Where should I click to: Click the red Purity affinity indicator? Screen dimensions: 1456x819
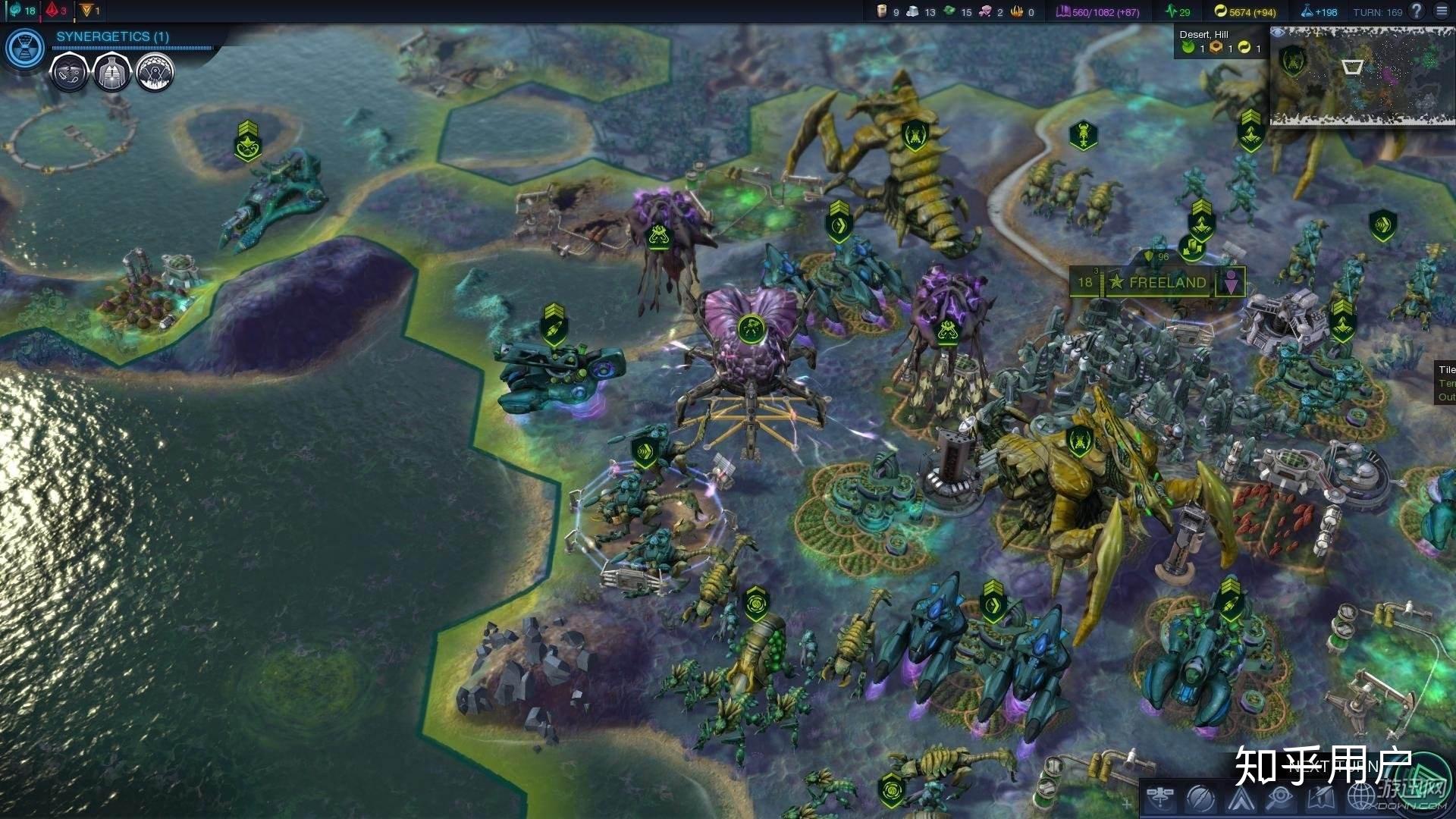pos(55,11)
